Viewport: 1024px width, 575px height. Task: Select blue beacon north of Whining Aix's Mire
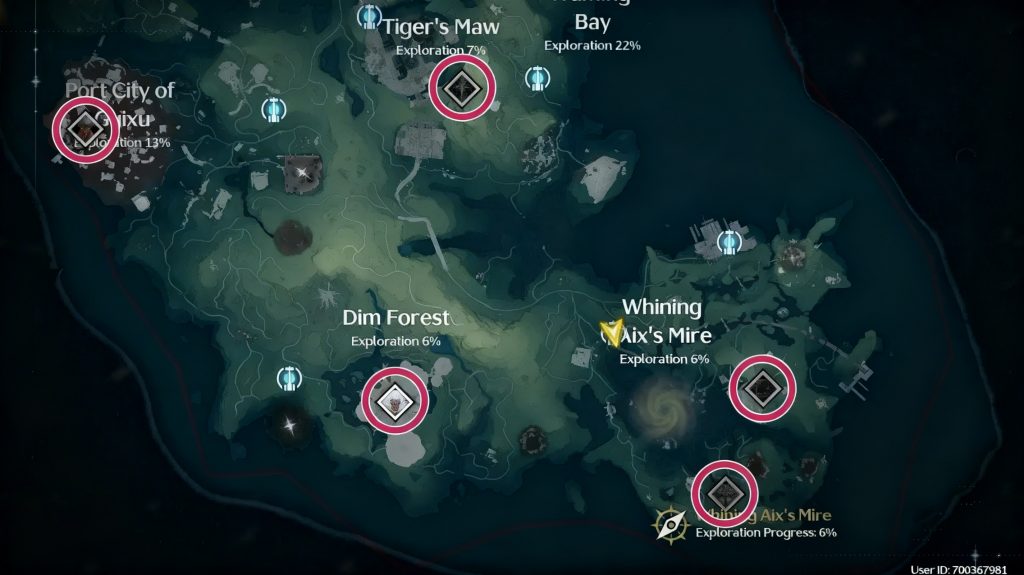tap(729, 241)
